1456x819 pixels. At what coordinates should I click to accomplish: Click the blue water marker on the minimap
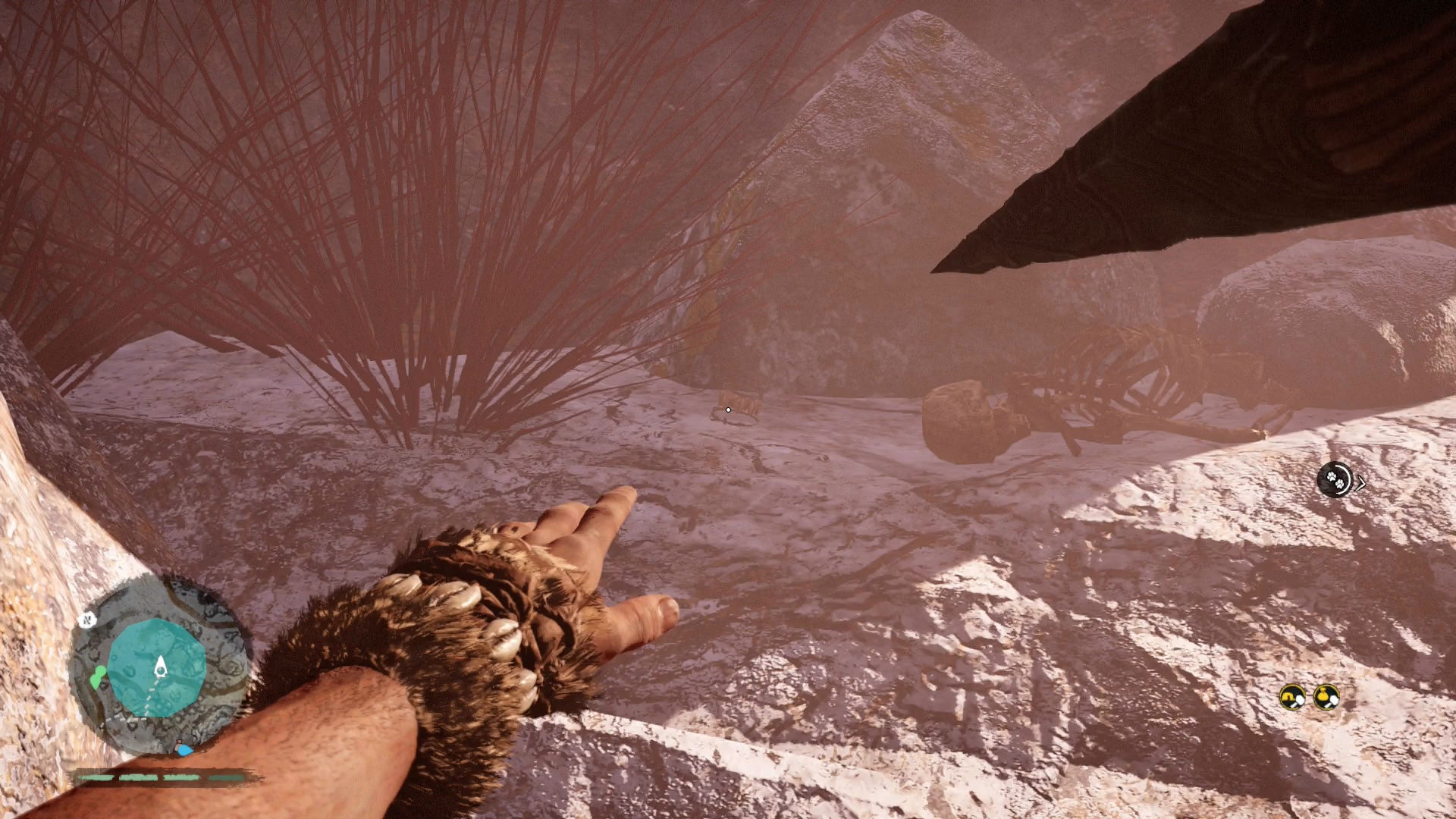coord(184,749)
